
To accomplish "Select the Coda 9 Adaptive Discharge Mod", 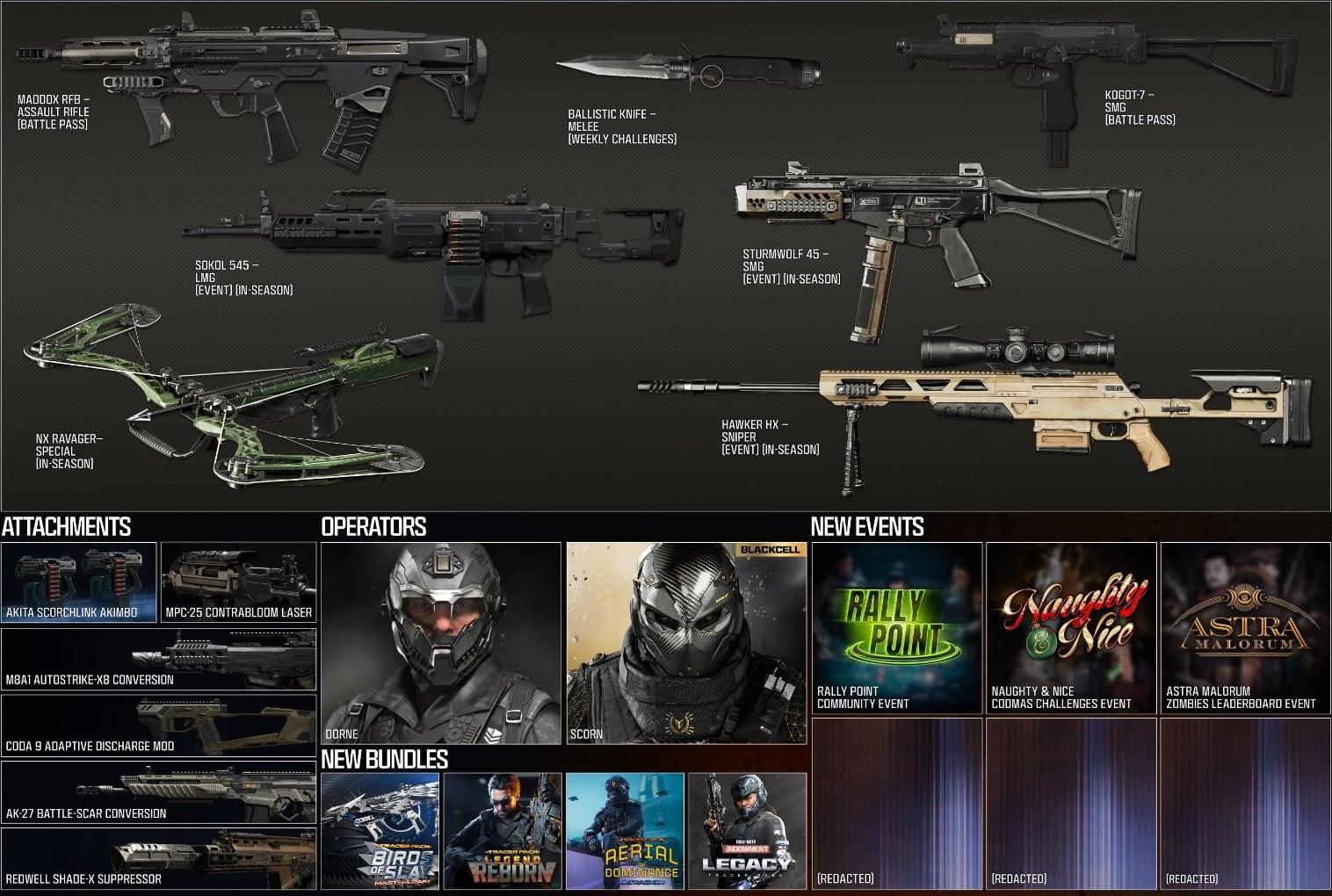I will point(158,726).
